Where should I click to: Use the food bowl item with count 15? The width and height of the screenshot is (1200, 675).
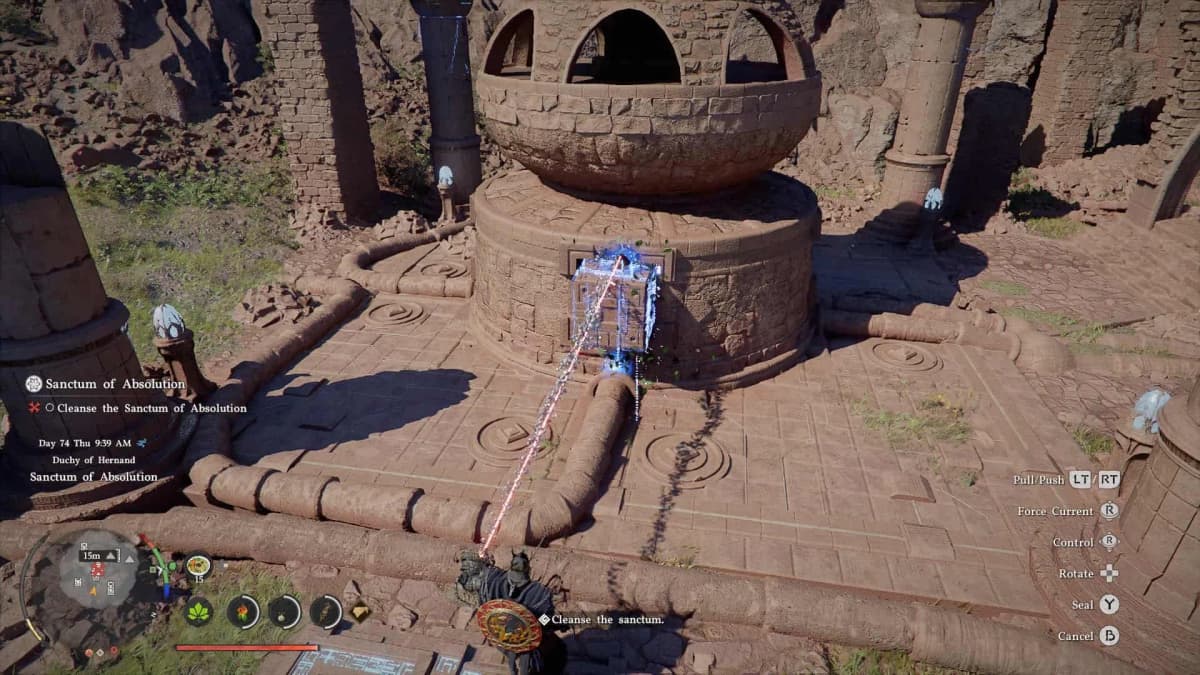click(x=198, y=566)
